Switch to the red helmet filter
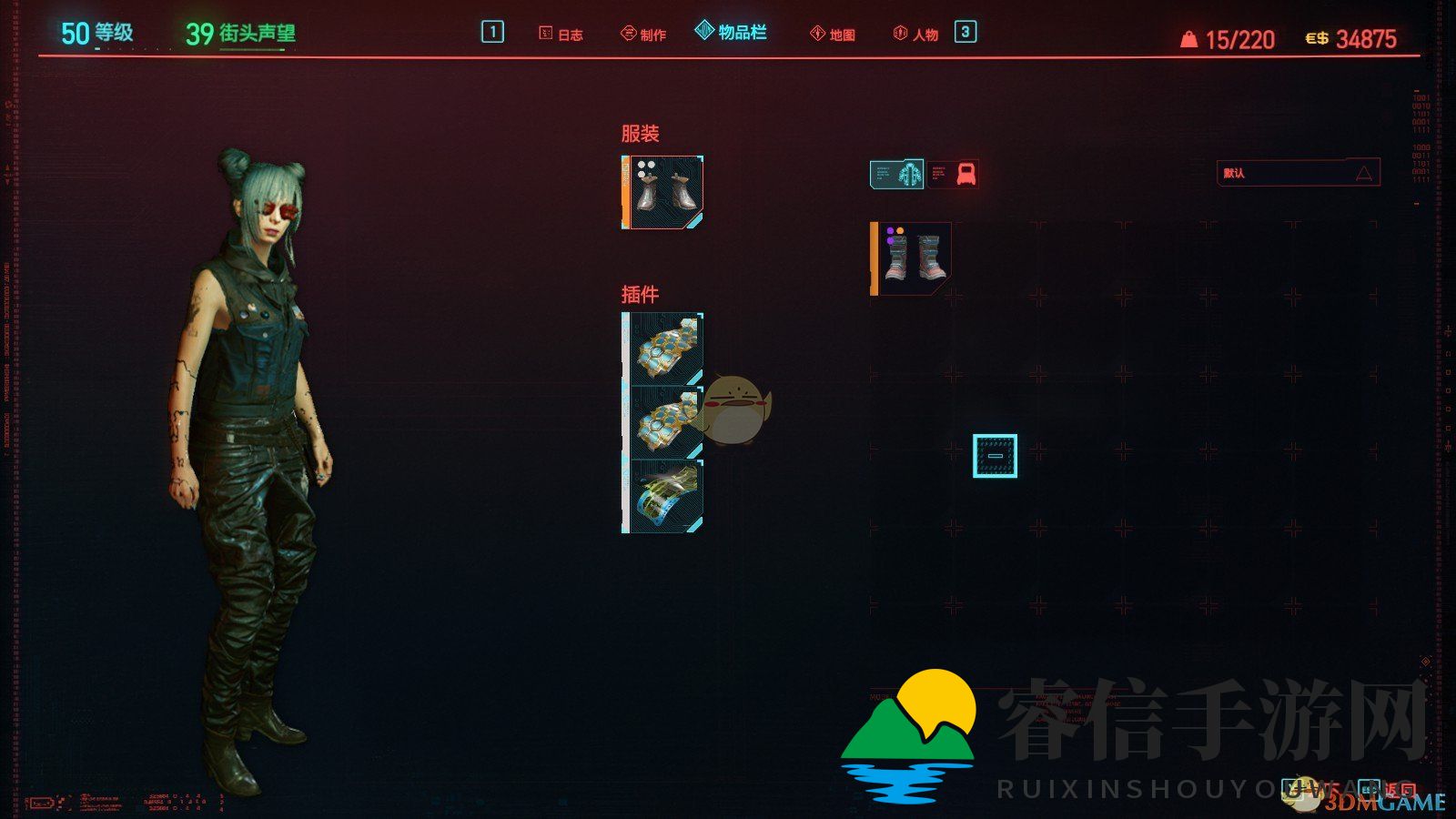Screen dimensions: 1456x819 [965, 174]
